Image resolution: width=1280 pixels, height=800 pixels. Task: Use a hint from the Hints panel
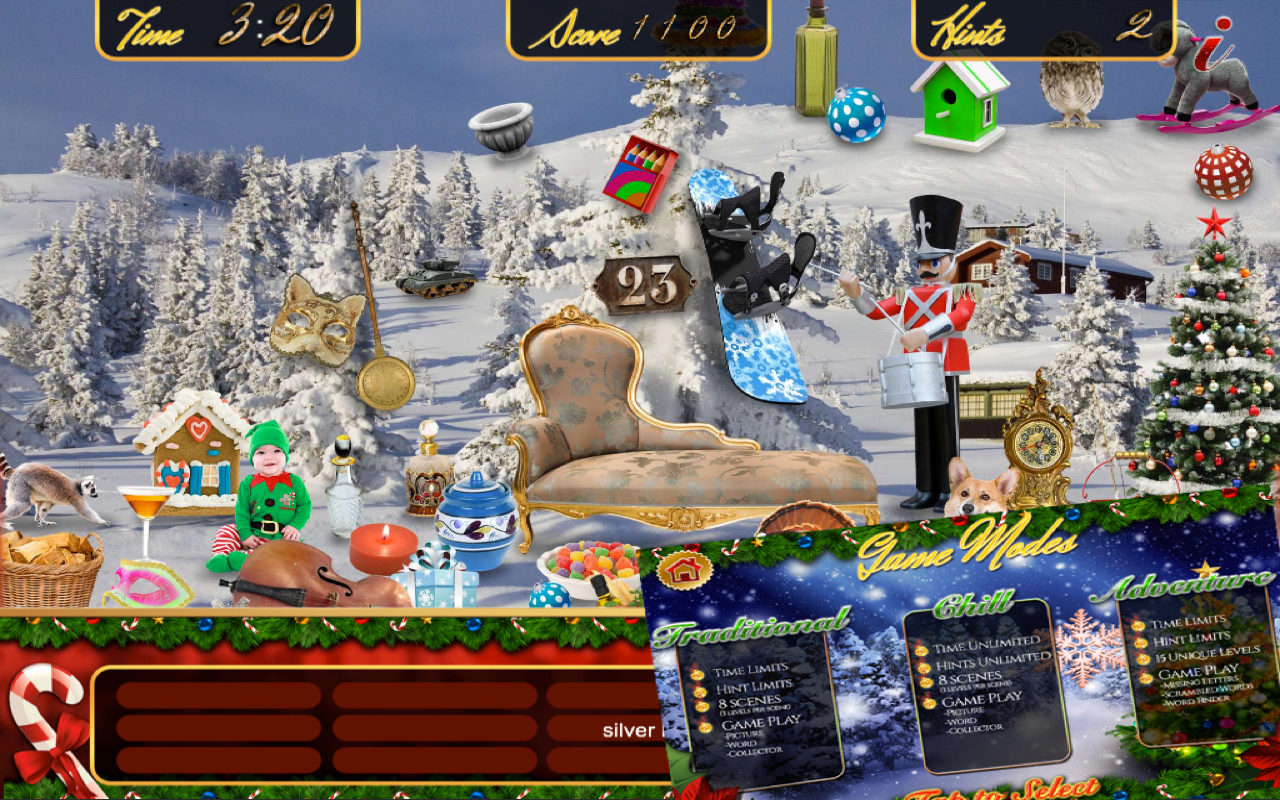(x=1042, y=28)
